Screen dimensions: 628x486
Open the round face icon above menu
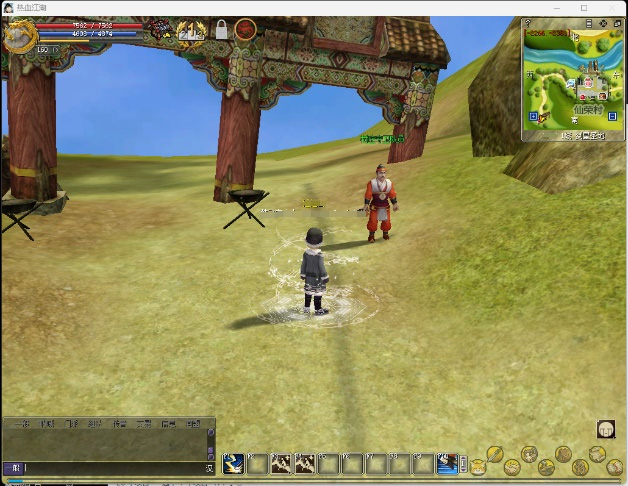[606, 429]
